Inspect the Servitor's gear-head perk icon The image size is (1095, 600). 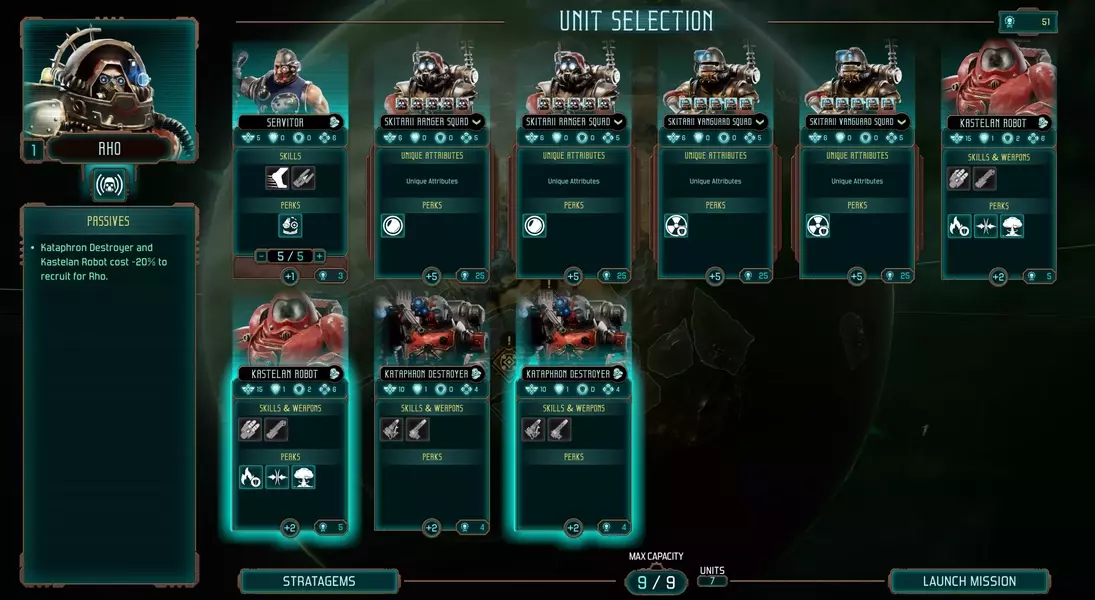click(x=290, y=225)
